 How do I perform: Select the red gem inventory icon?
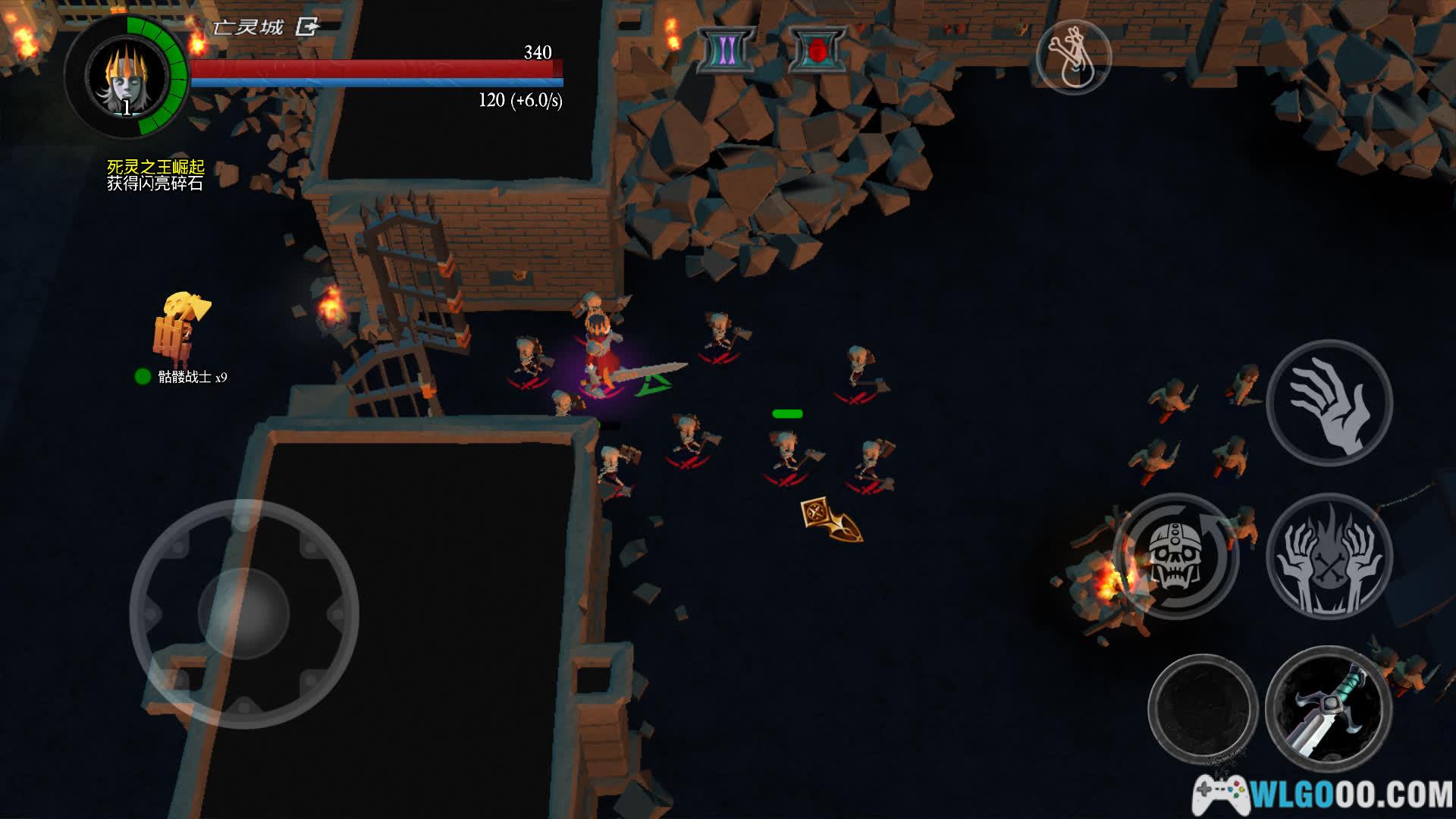[817, 50]
